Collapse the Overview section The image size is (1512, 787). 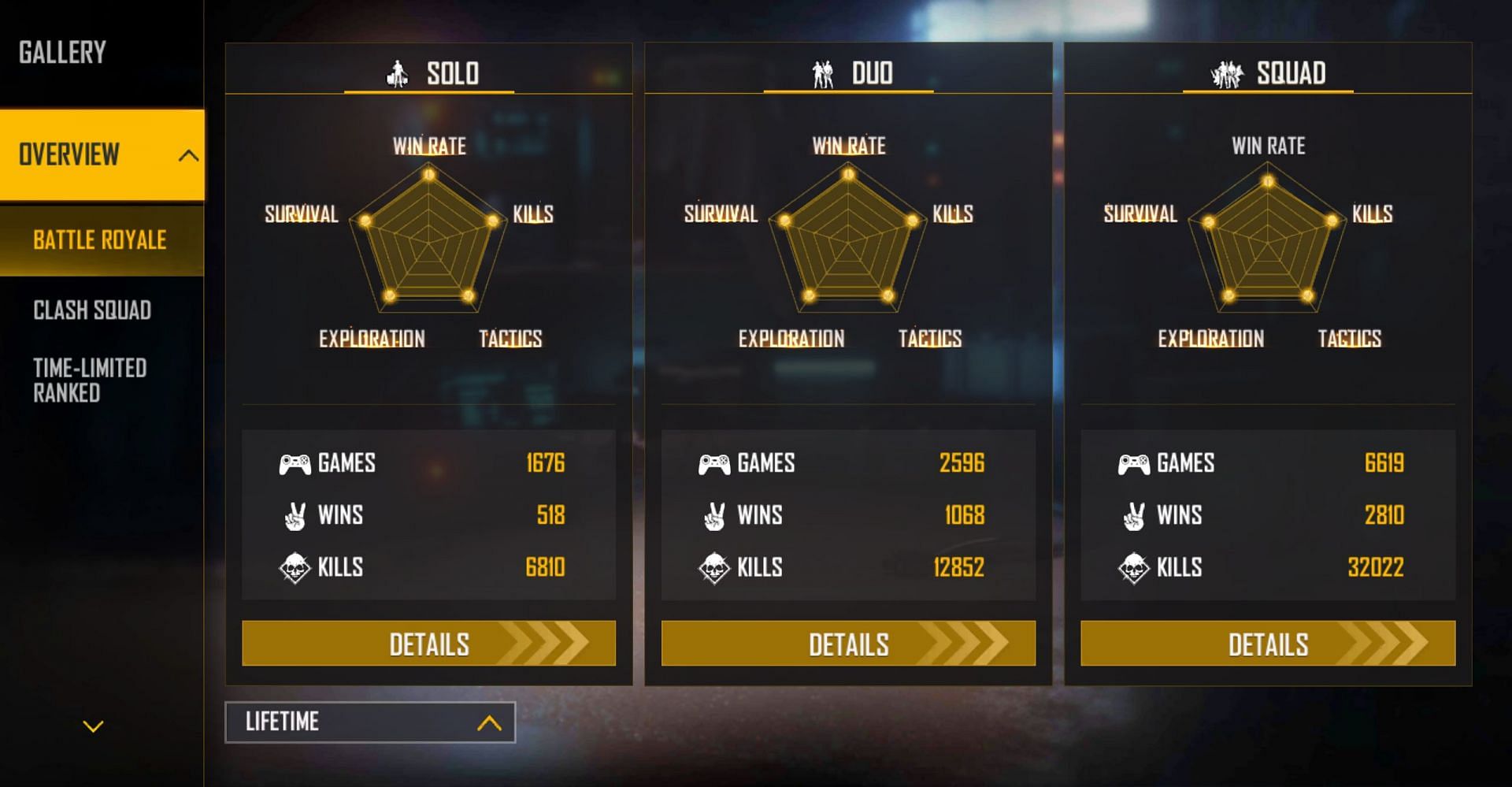pos(187,154)
